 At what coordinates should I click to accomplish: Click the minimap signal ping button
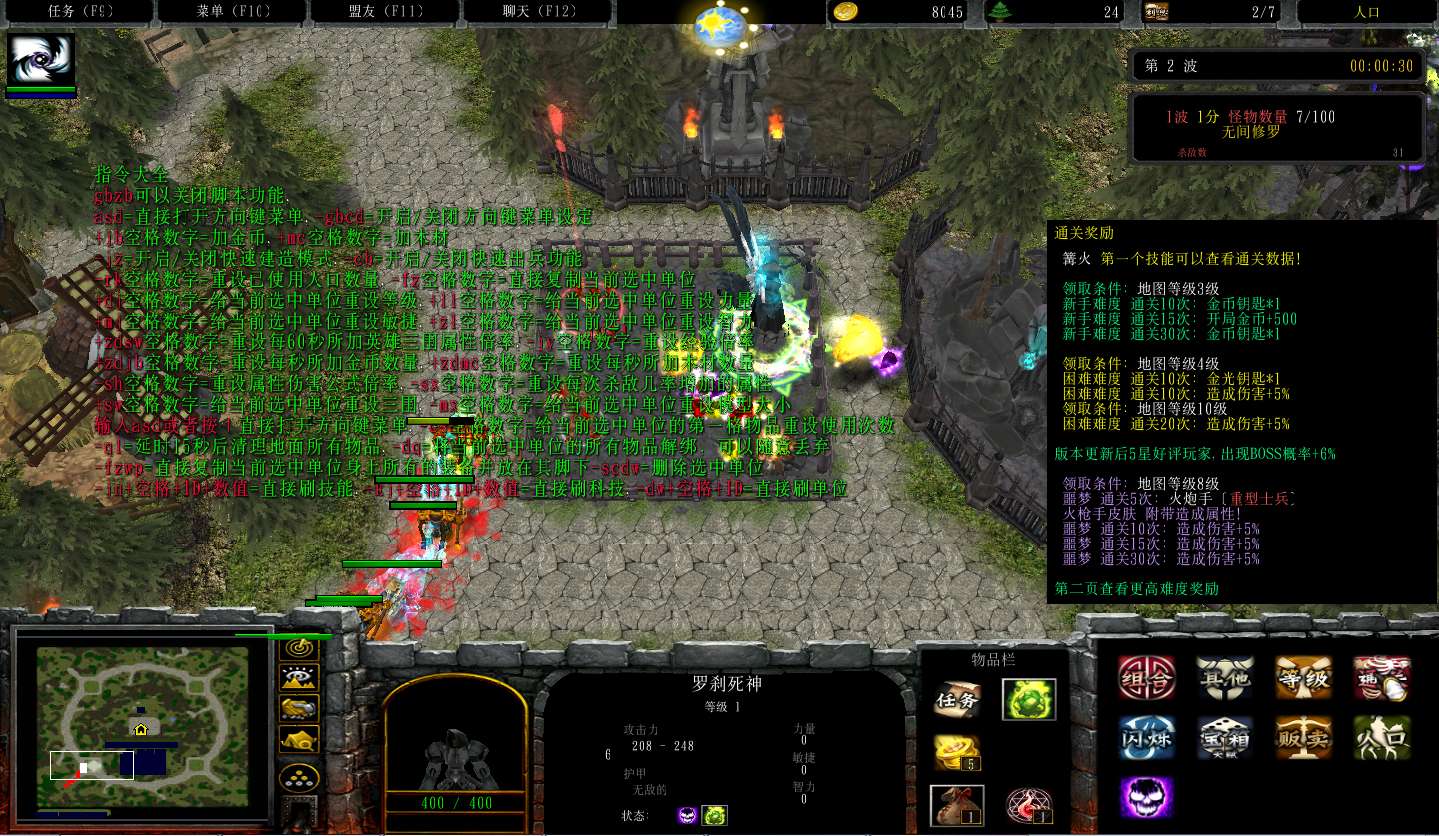click(298, 648)
